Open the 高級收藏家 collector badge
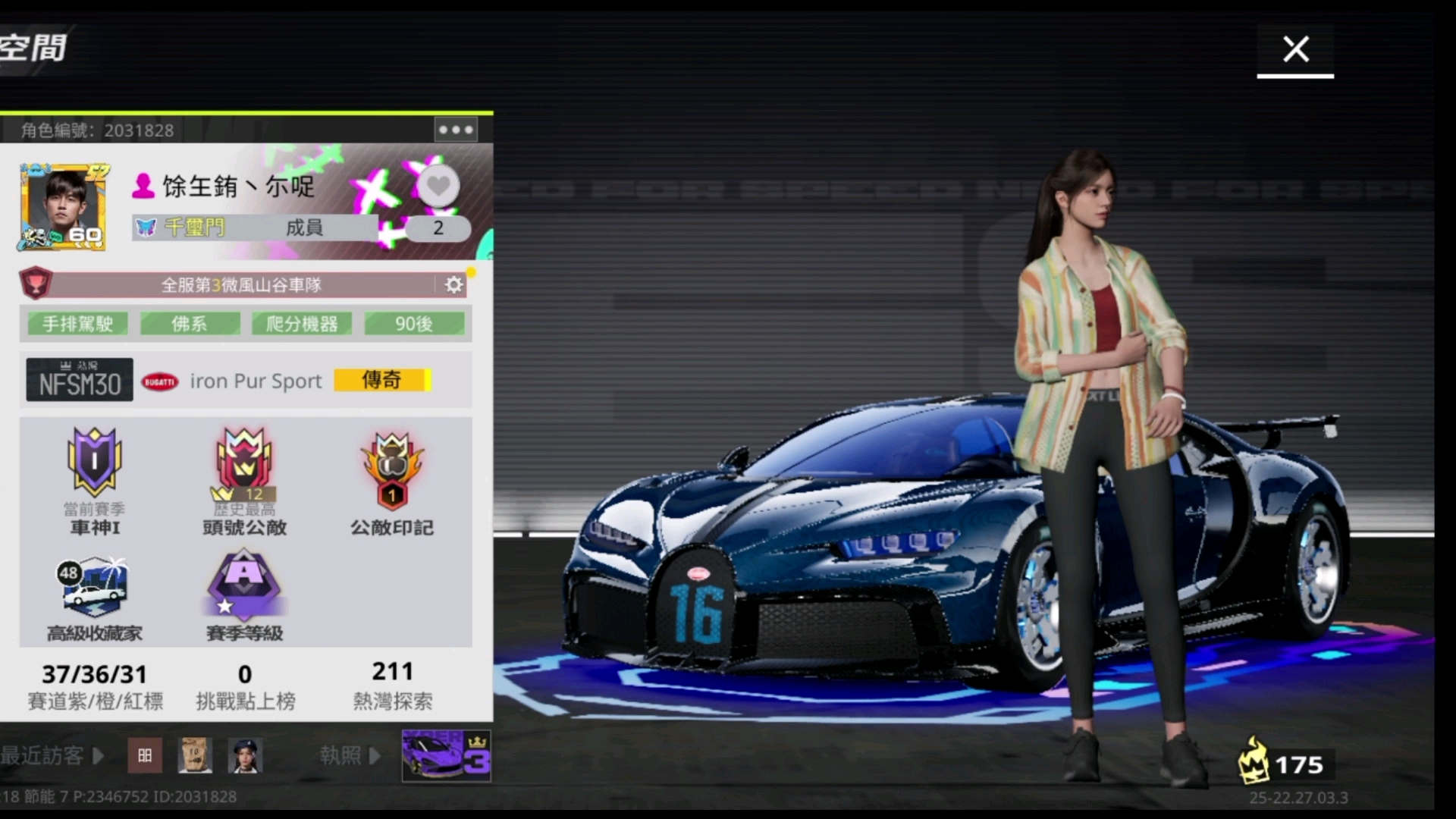 pyautogui.click(x=94, y=586)
